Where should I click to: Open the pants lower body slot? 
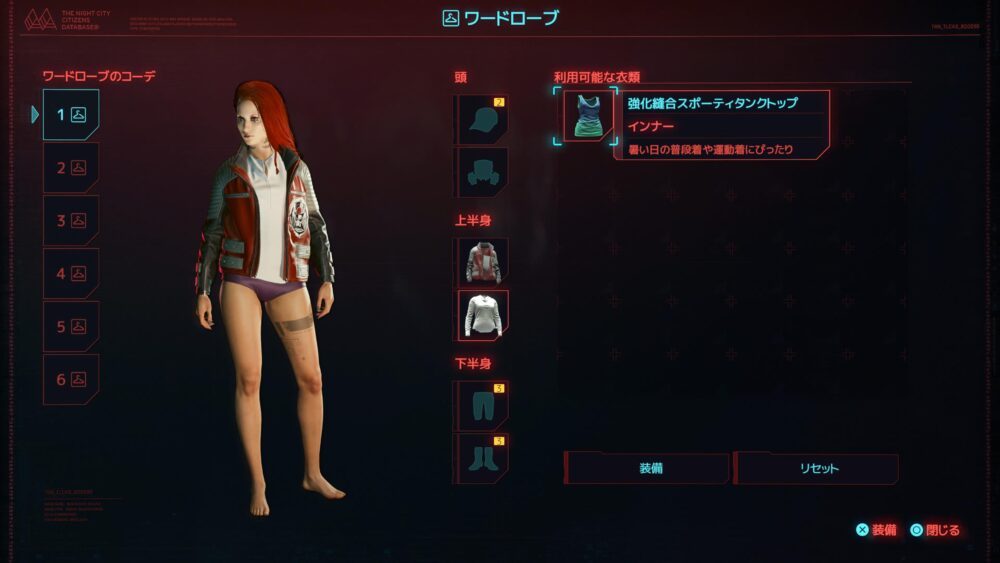tap(482, 405)
